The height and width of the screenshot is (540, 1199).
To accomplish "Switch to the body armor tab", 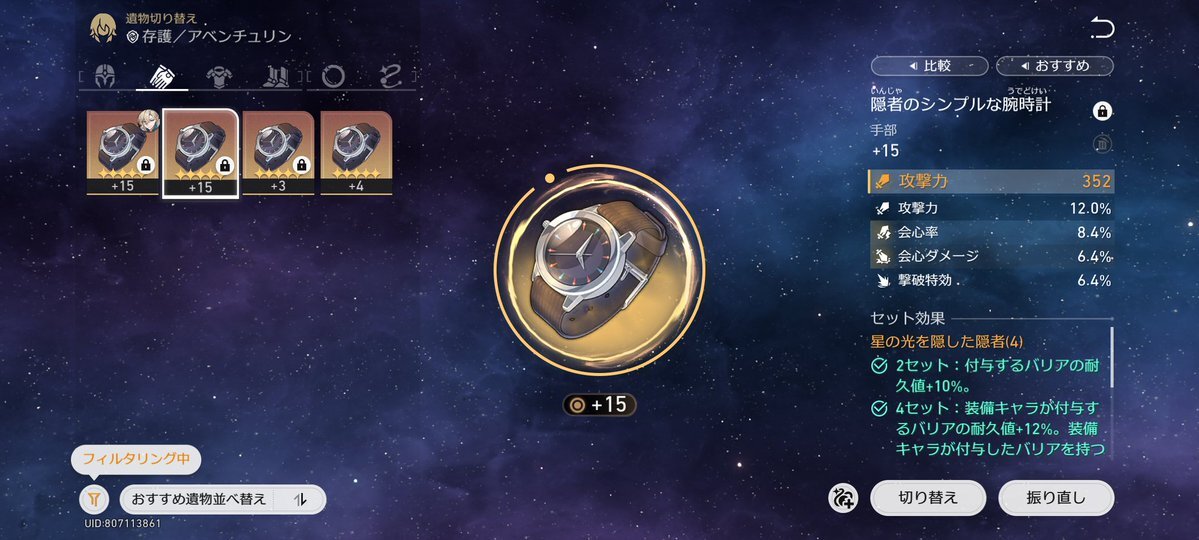I will [219, 76].
